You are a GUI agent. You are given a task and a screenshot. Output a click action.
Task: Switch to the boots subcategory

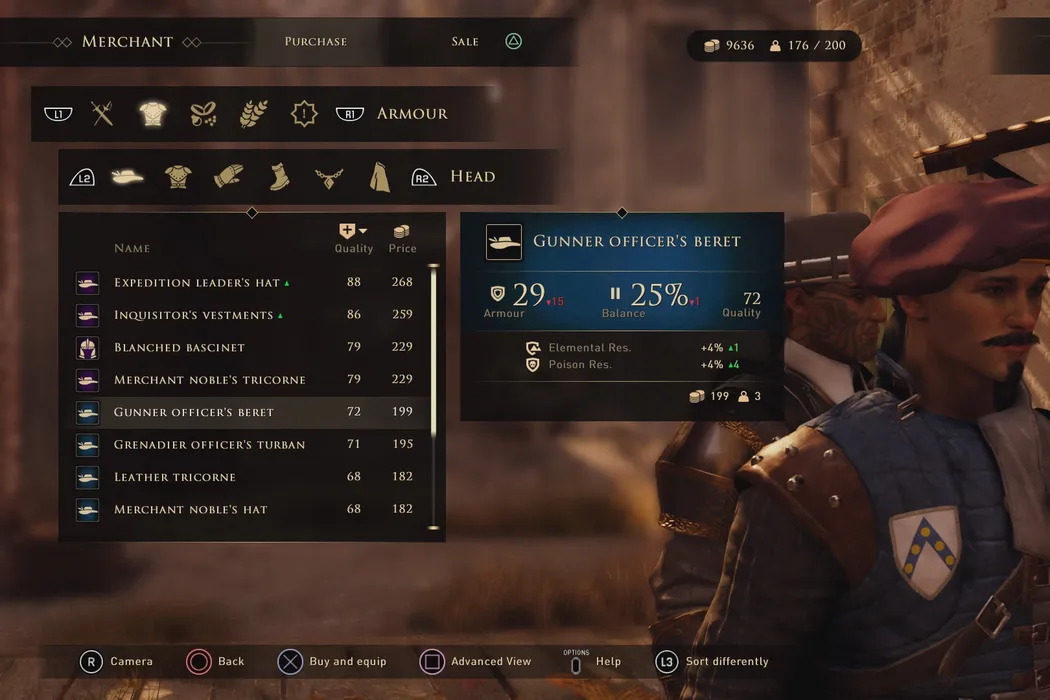click(279, 177)
